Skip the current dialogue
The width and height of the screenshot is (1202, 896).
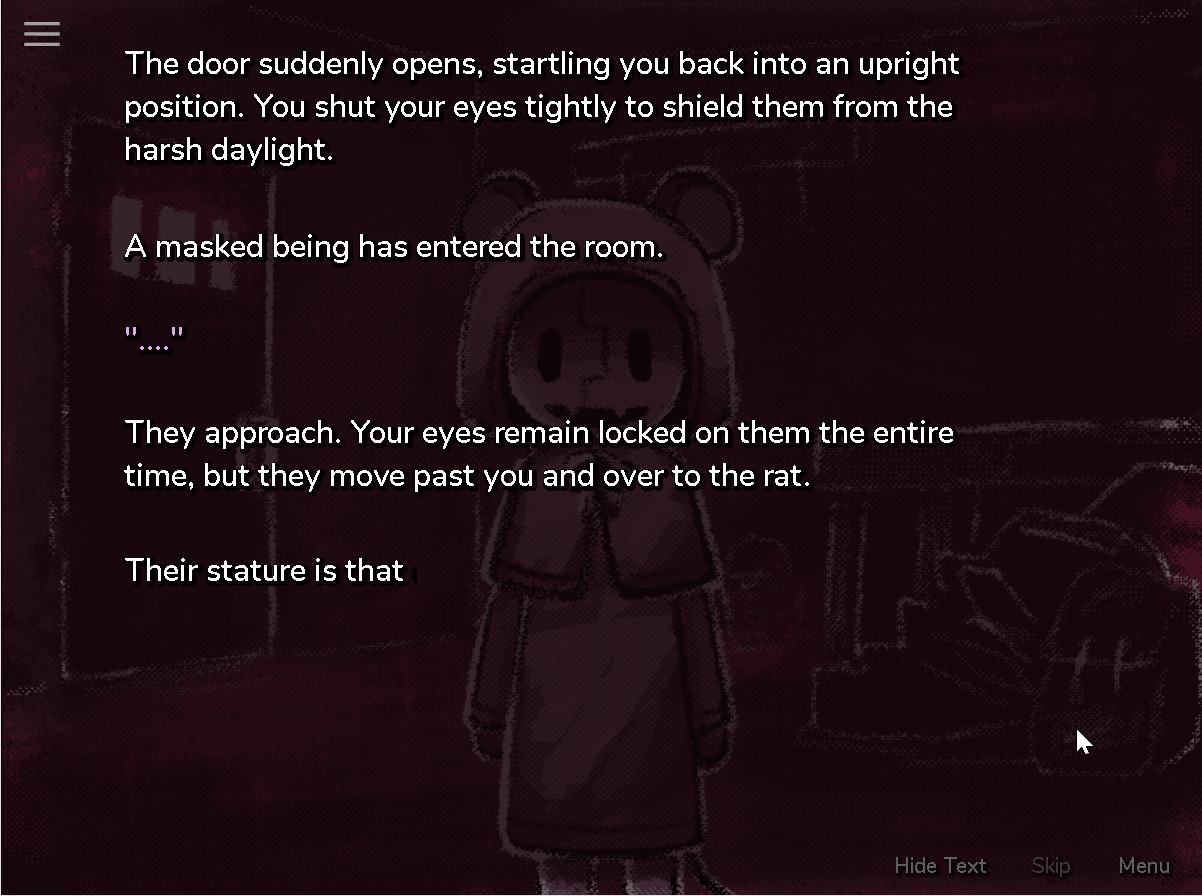[1050, 866]
